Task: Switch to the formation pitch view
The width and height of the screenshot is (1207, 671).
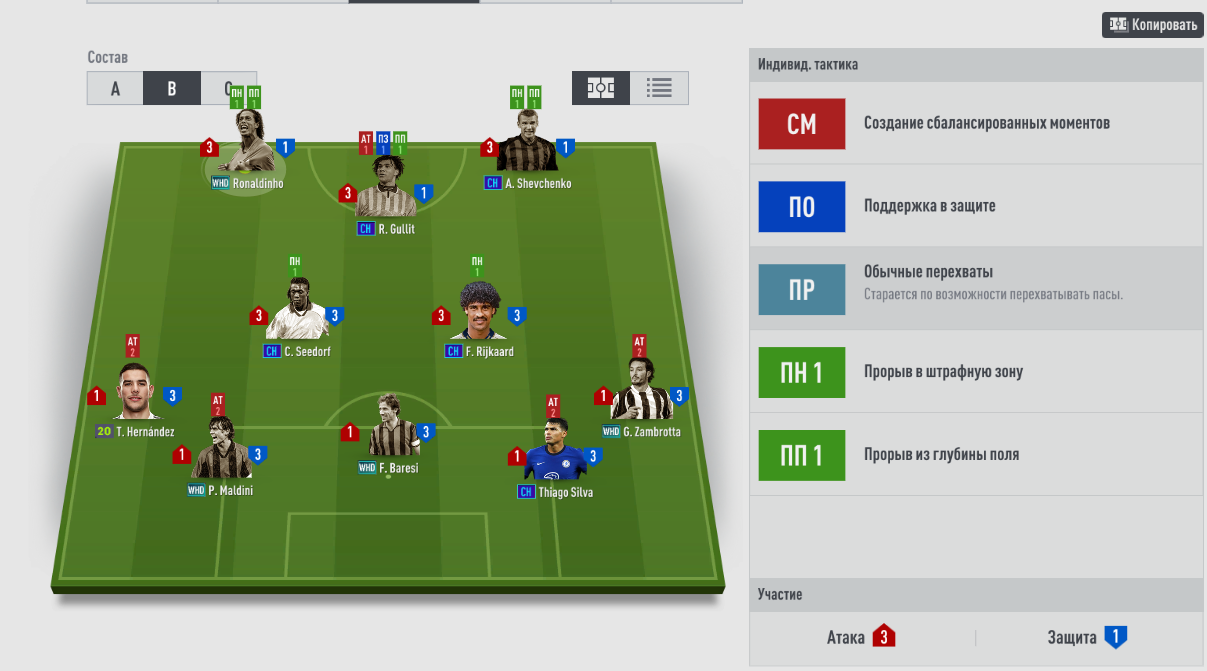Action: [x=601, y=88]
